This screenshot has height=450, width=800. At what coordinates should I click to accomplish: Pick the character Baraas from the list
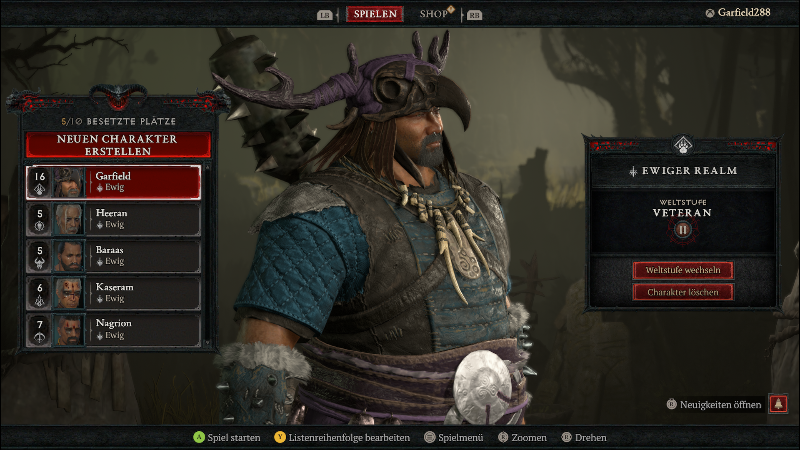pos(113,256)
